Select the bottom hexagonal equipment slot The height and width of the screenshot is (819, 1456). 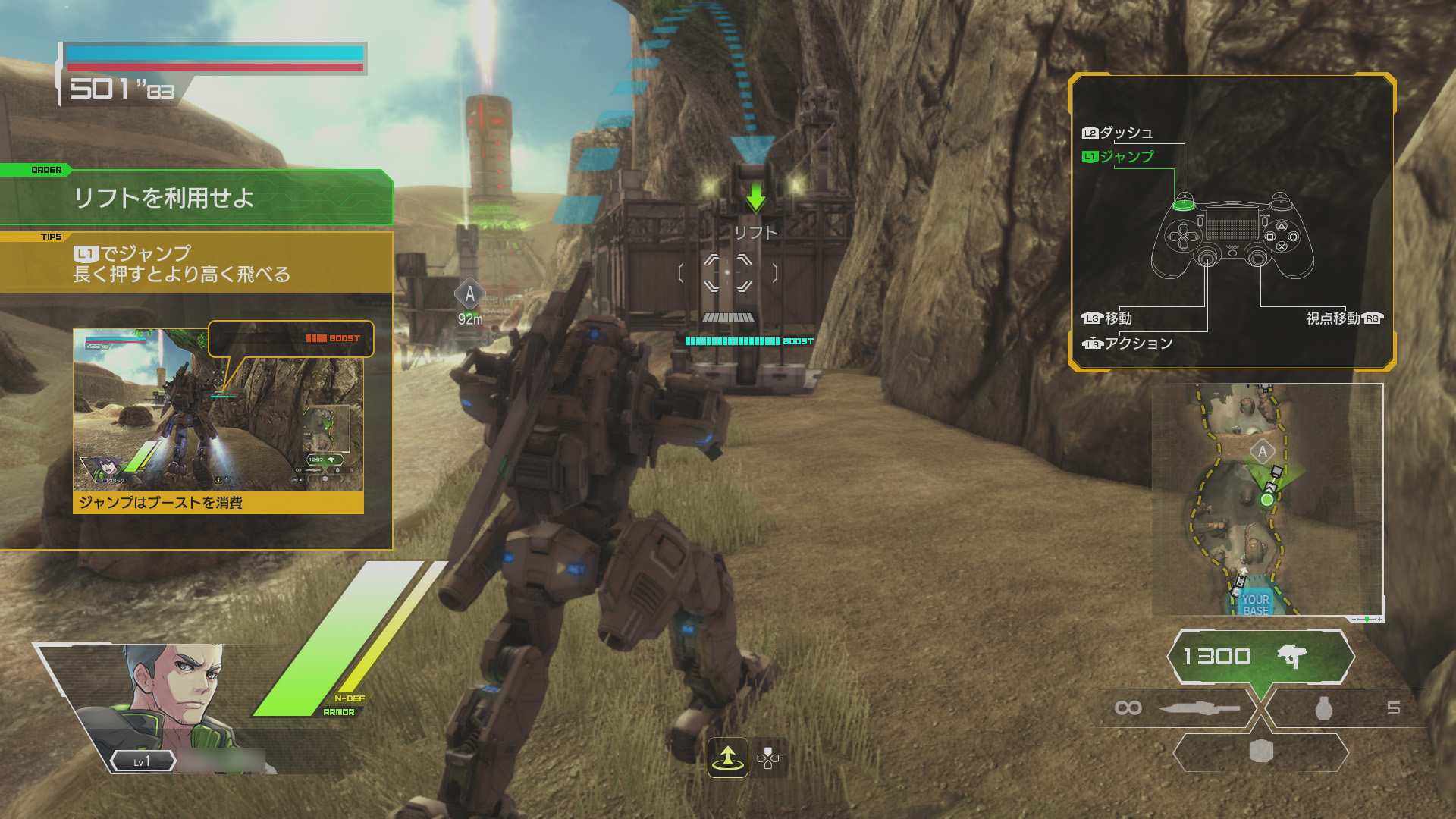point(1260,752)
